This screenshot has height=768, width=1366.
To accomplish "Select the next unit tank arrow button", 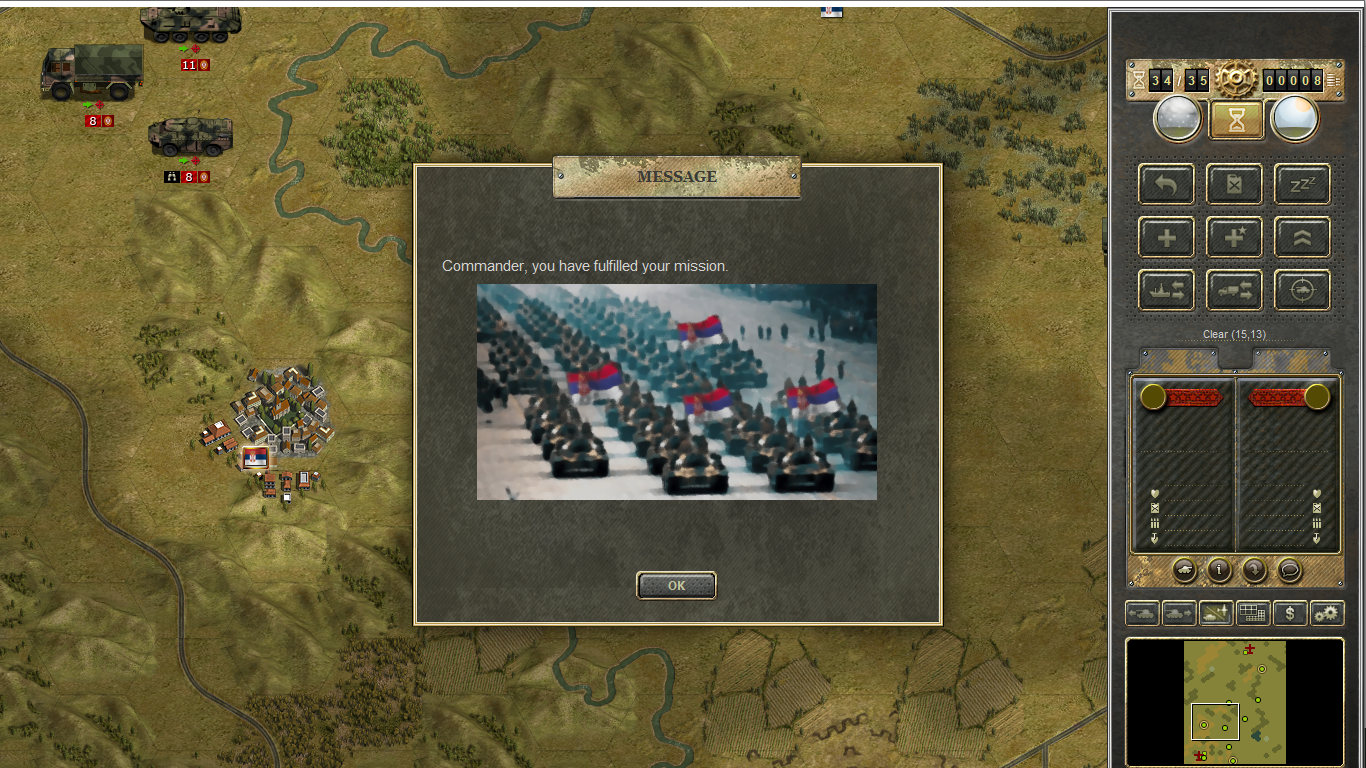I will tap(1178, 613).
